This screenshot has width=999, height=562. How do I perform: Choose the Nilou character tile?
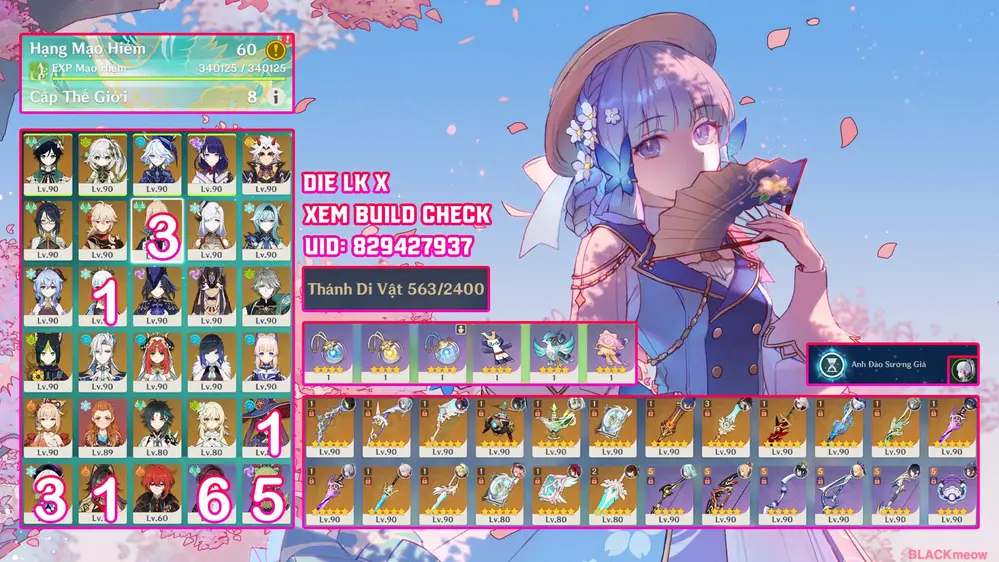point(156,358)
